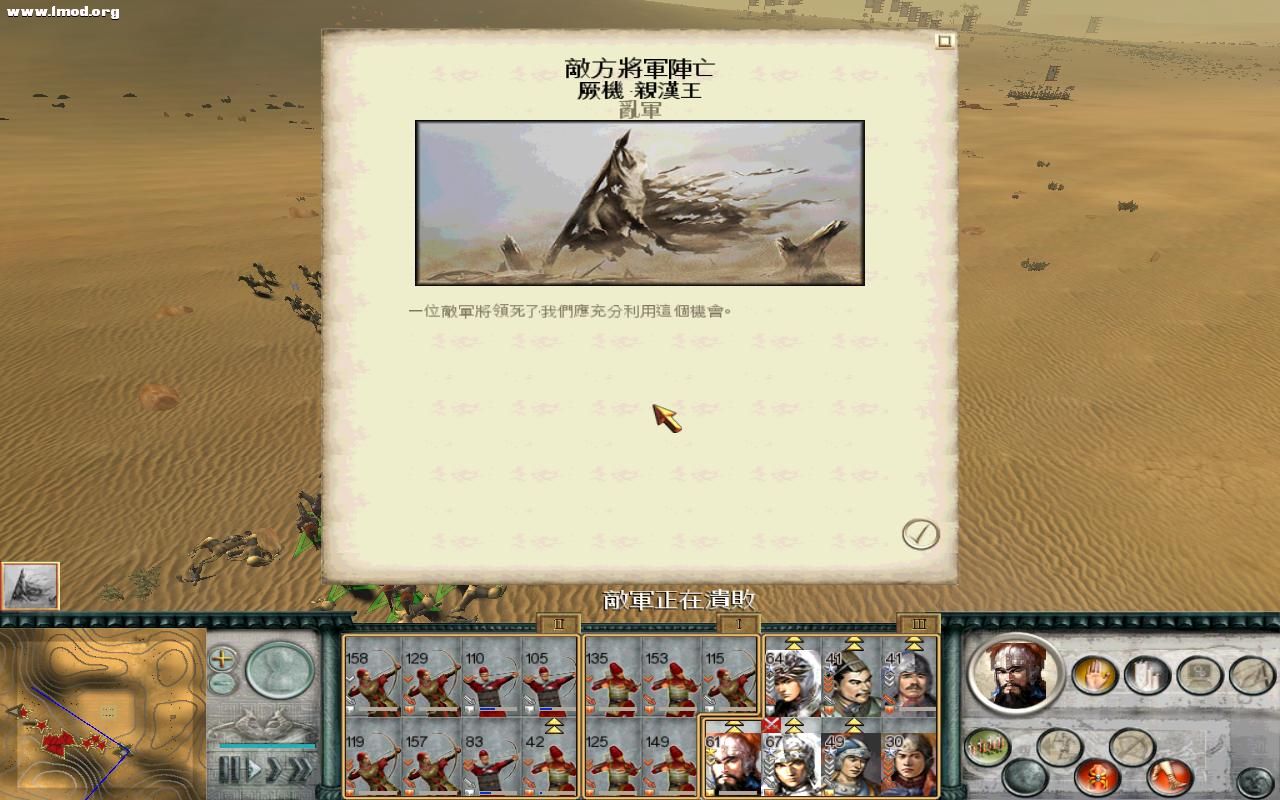Confirm enemy general death with checkmark button
Screen dimensions: 1280x800
point(922,534)
